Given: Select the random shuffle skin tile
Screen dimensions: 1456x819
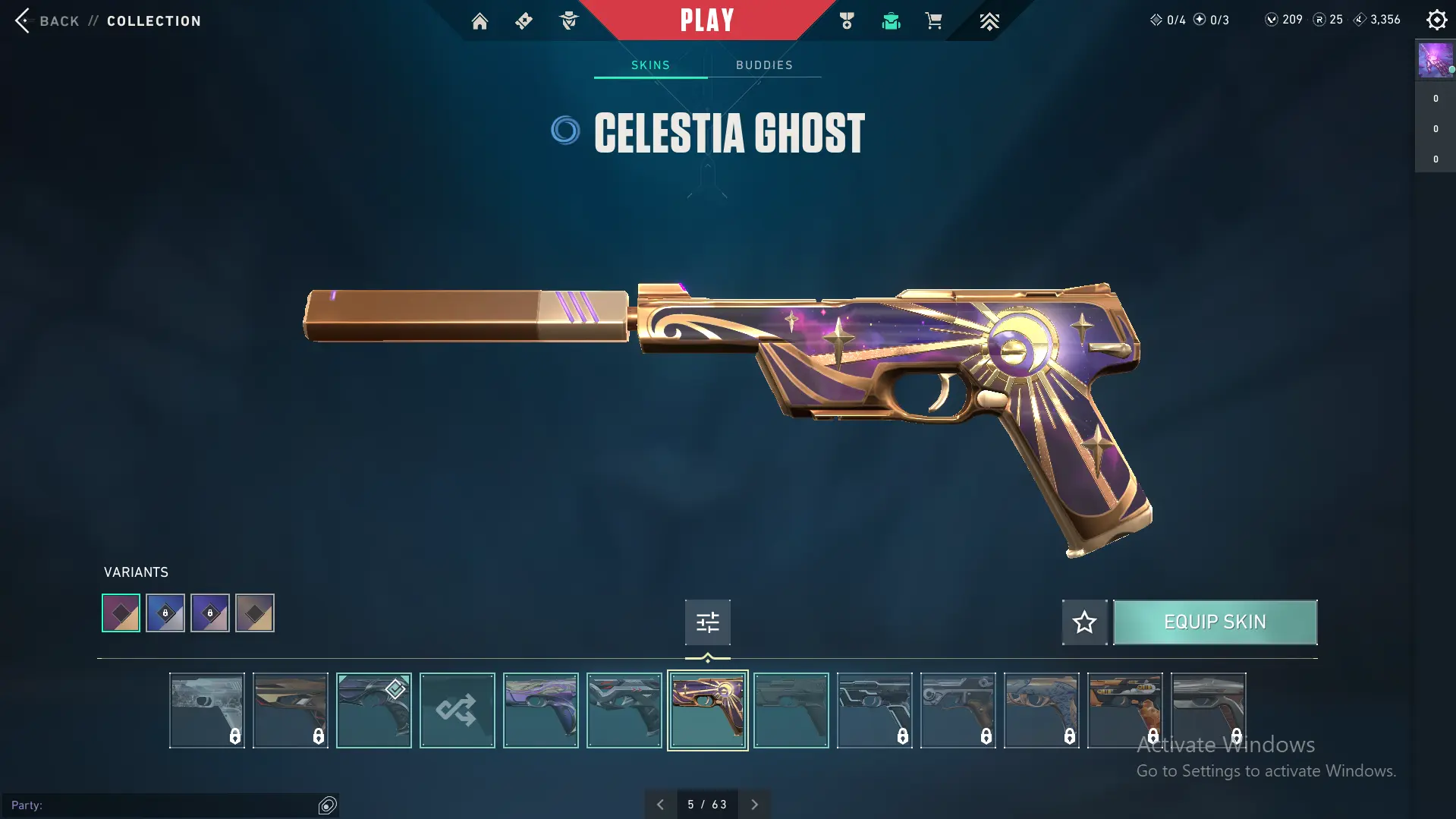Looking at the screenshot, I should (x=457, y=710).
